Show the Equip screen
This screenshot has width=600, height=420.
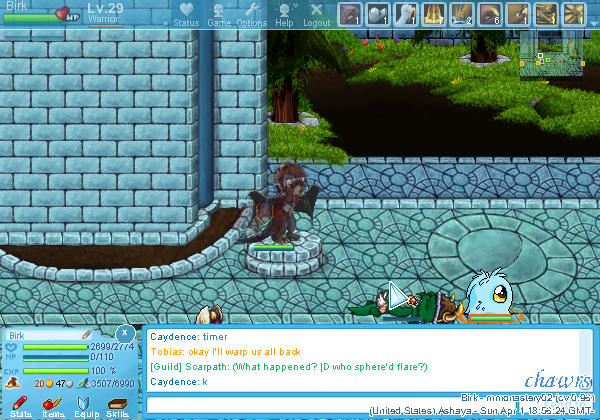click(x=85, y=404)
